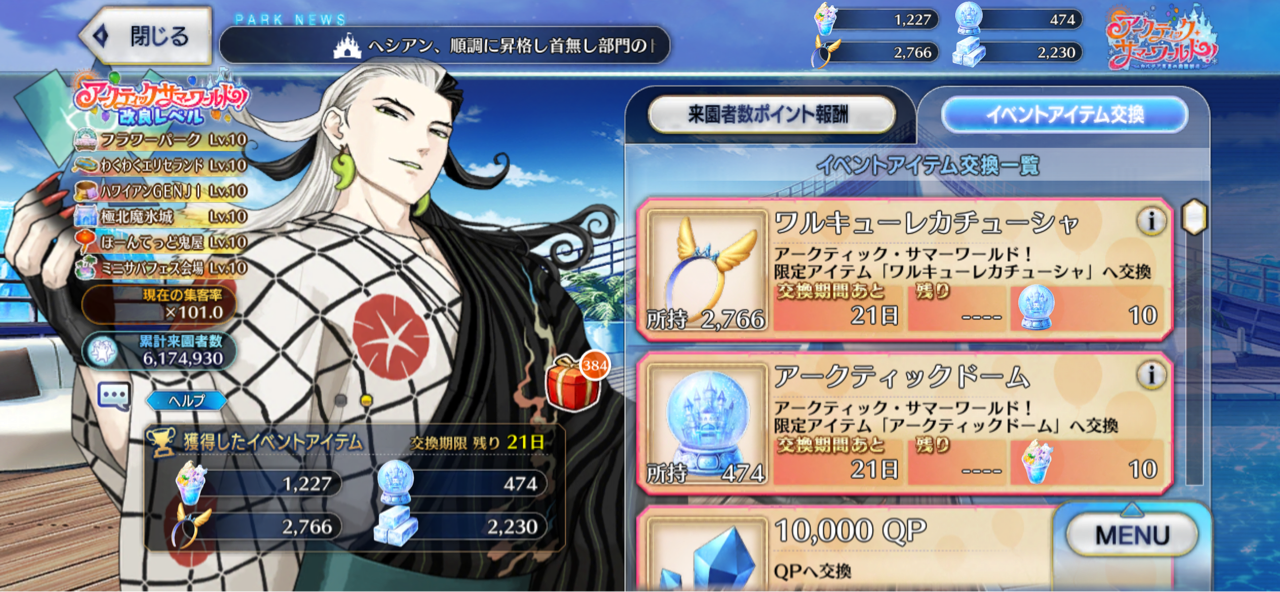Switch to the 来園者数ポイント報酬 tab
Viewport: 1280px width, 592px height.
click(771, 115)
